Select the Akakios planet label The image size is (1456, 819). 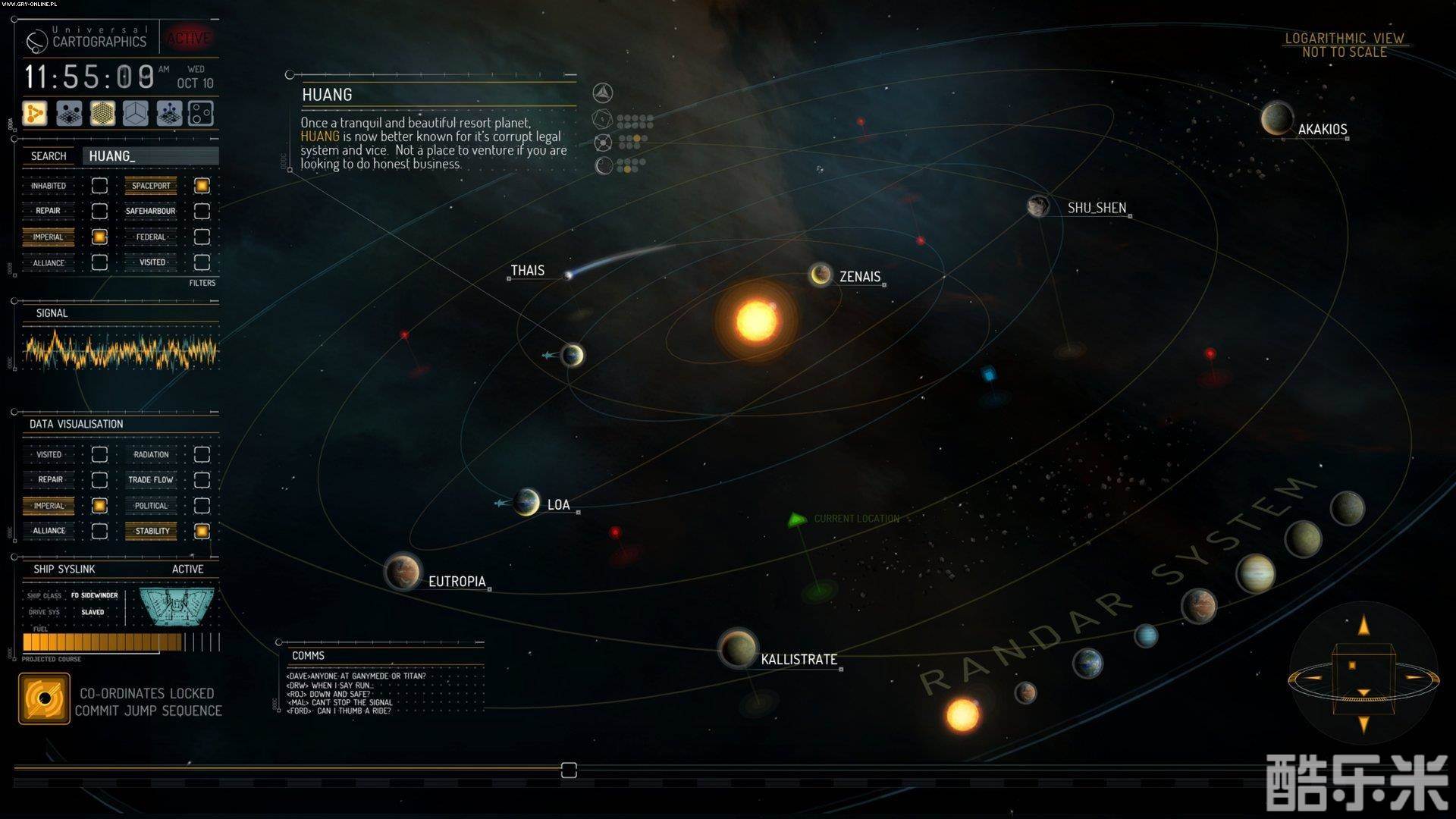1322,130
